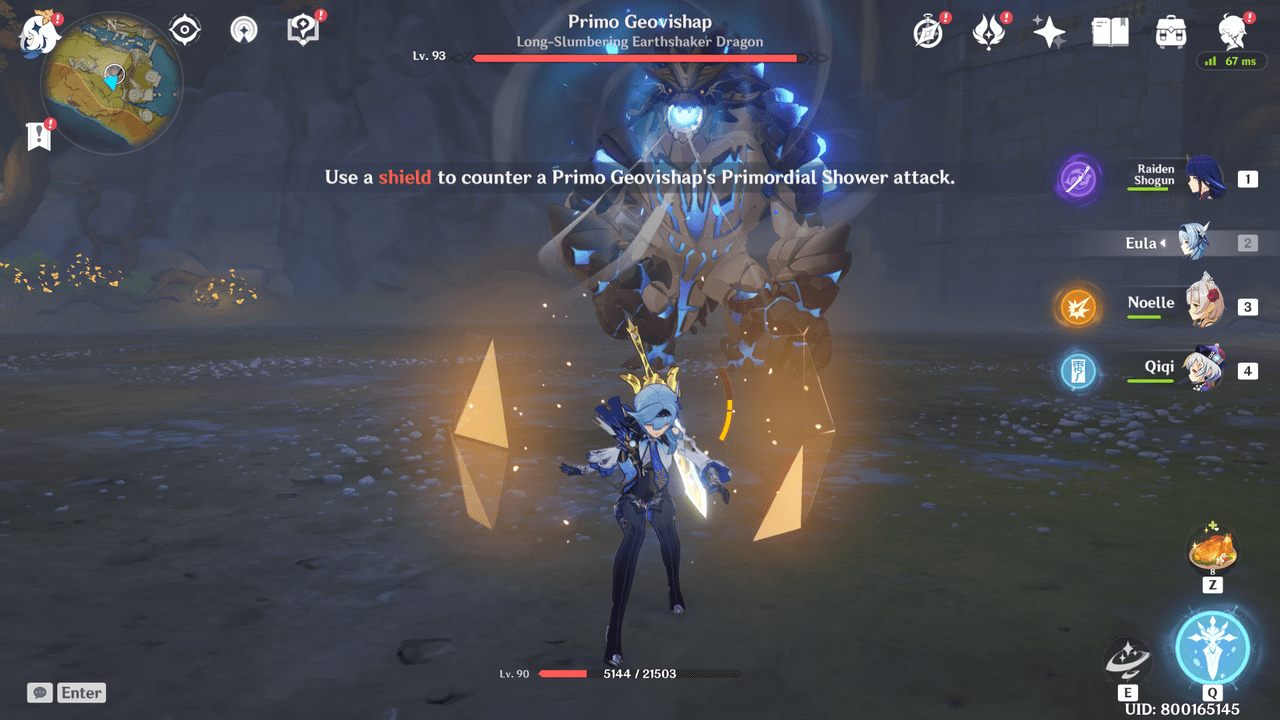Open the inventory backpack icon
This screenshot has height=720, width=1280.
pyautogui.click(x=1170, y=33)
